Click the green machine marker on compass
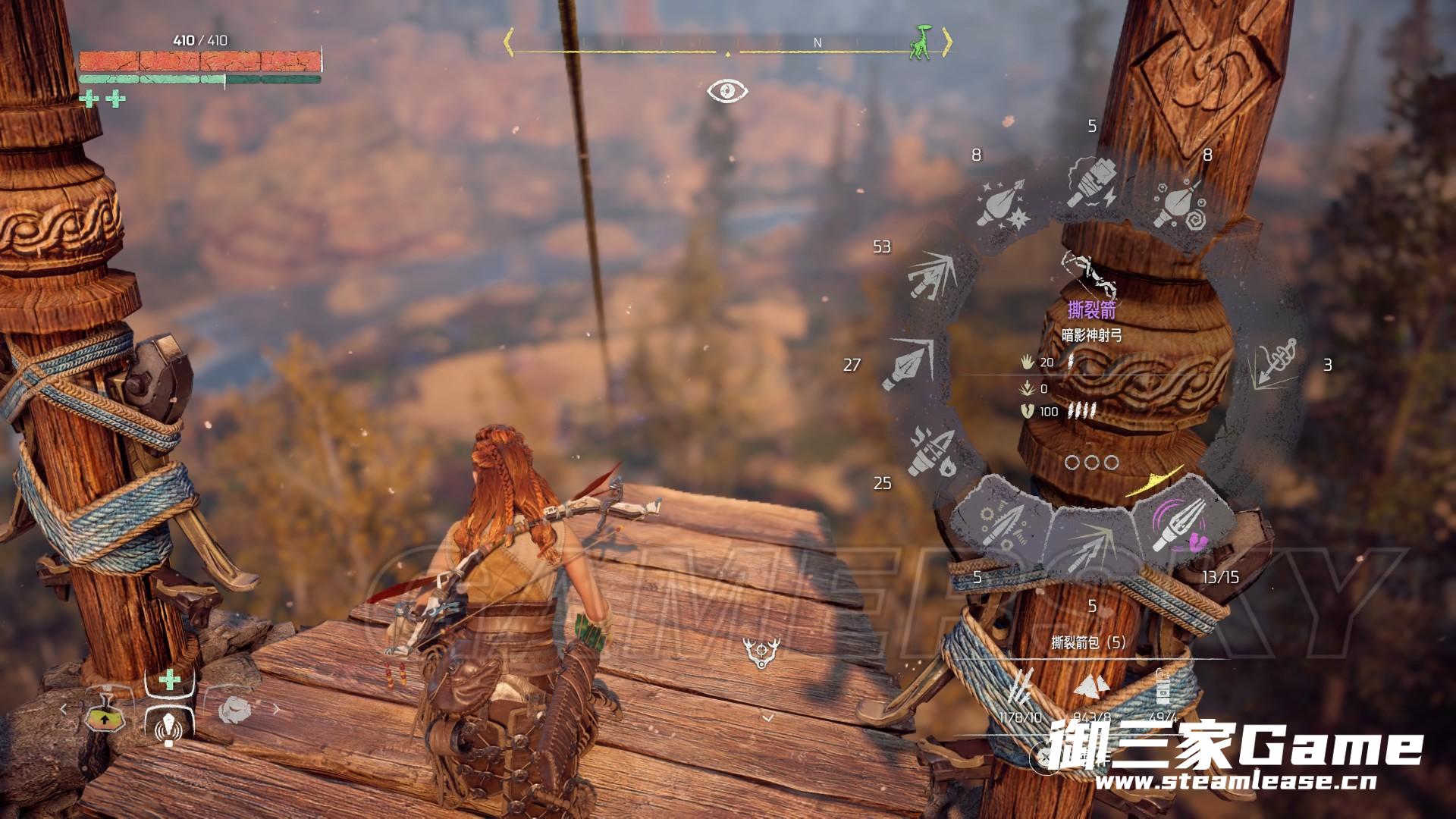The image size is (1456, 819). [920, 42]
